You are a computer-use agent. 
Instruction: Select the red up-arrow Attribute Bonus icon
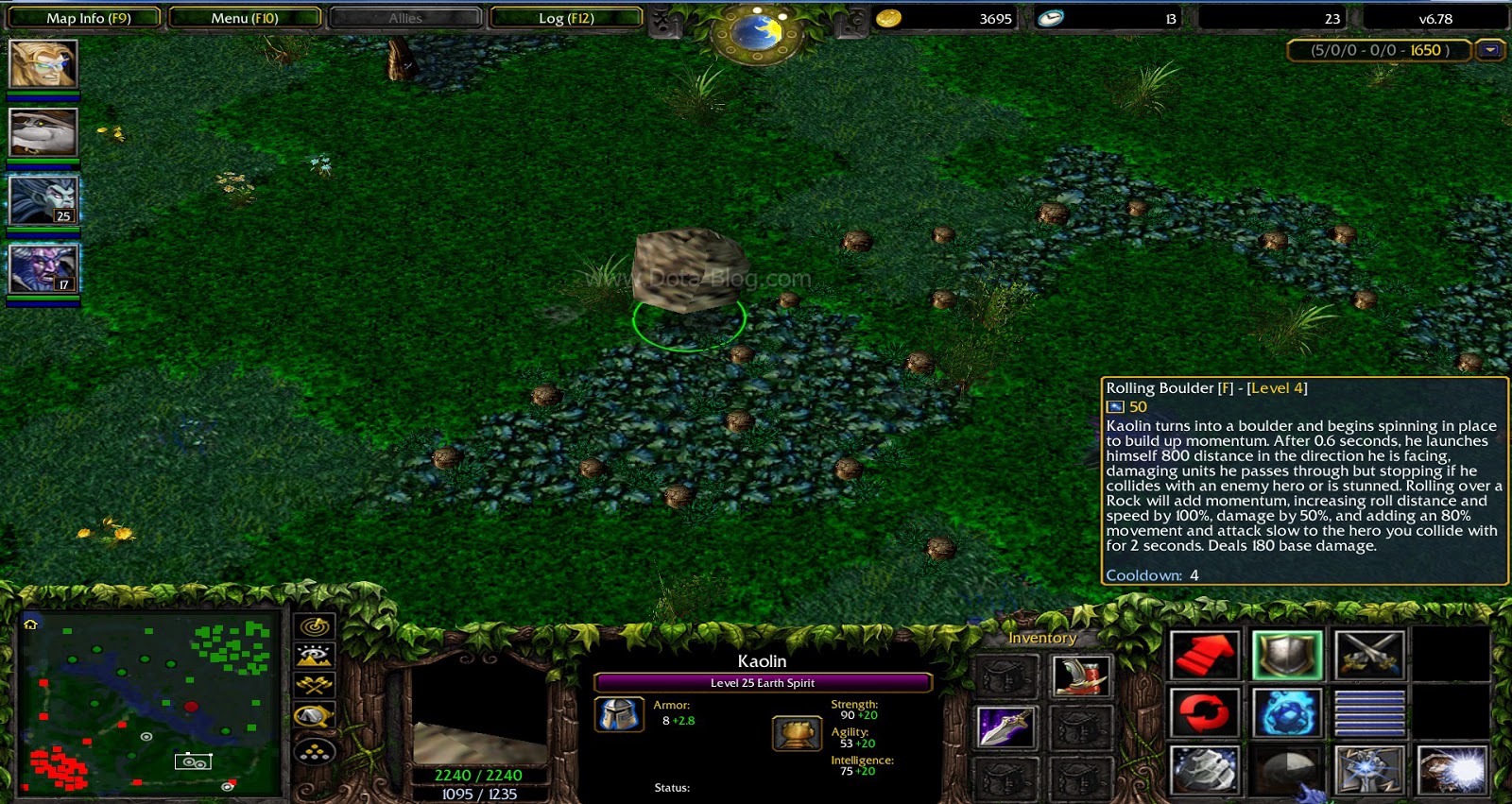[x=1206, y=652]
